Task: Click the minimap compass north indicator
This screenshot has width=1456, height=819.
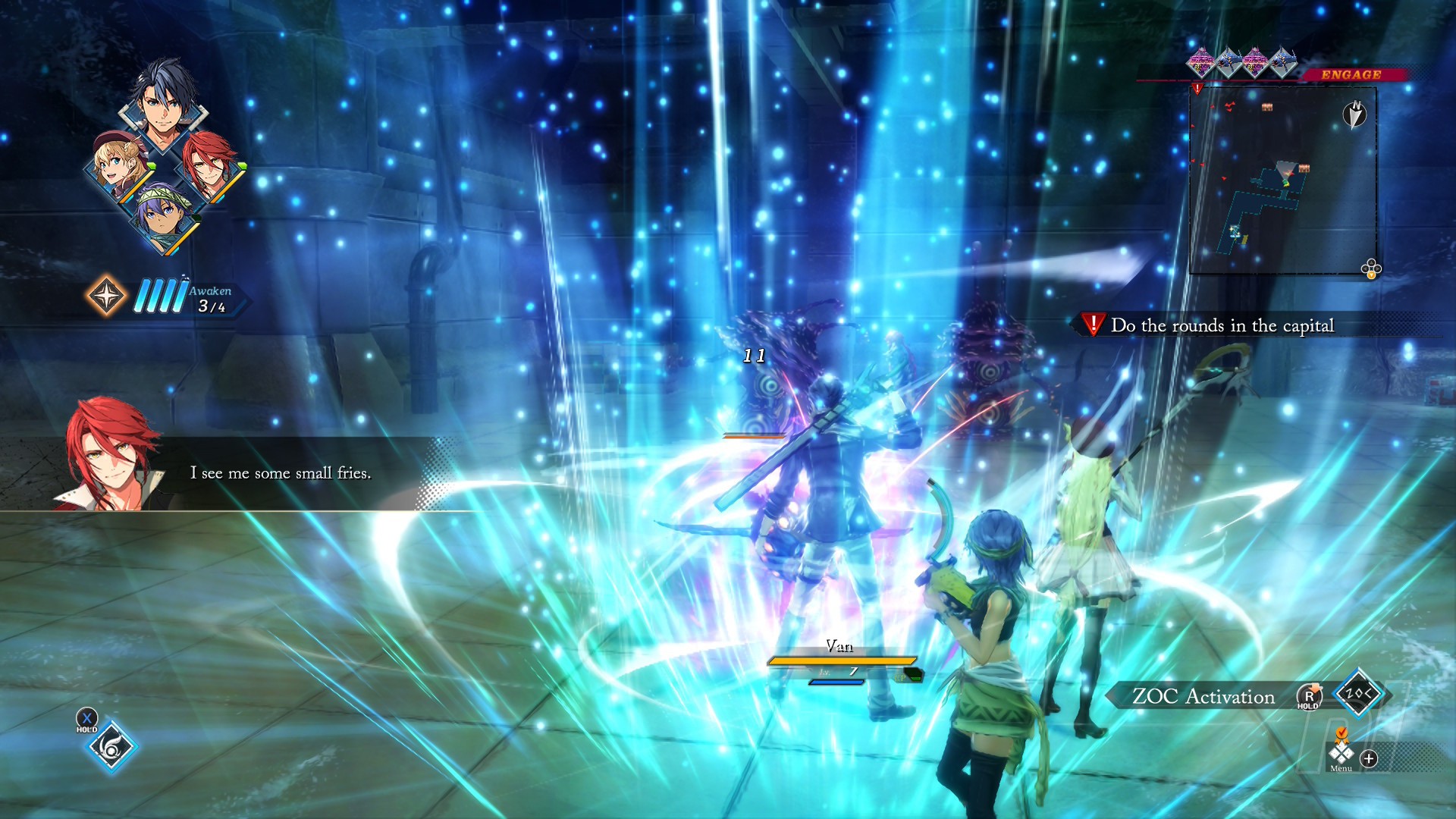Action: click(x=1354, y=115)
